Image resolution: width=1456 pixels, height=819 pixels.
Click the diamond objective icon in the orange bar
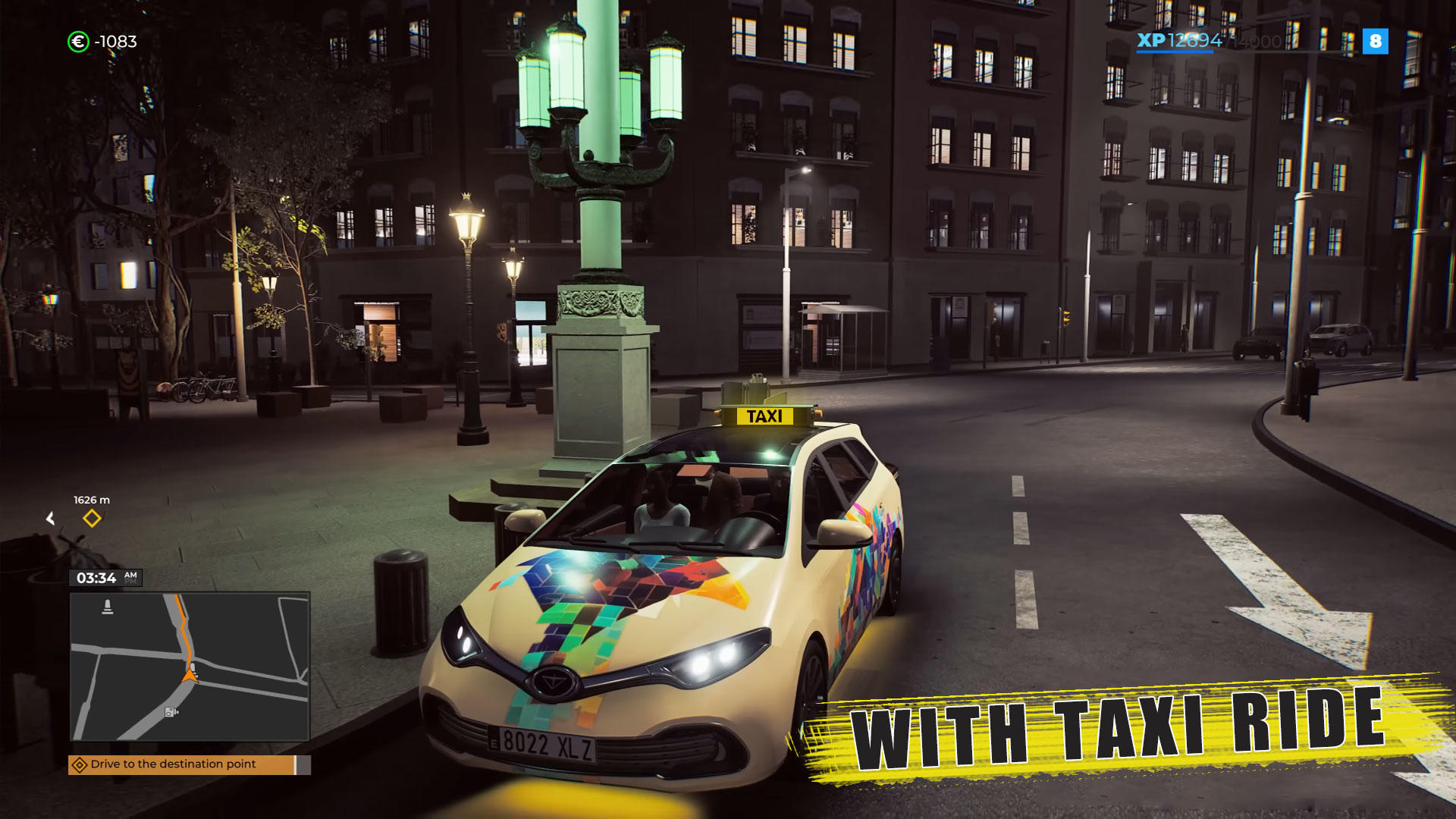(80, 764)
